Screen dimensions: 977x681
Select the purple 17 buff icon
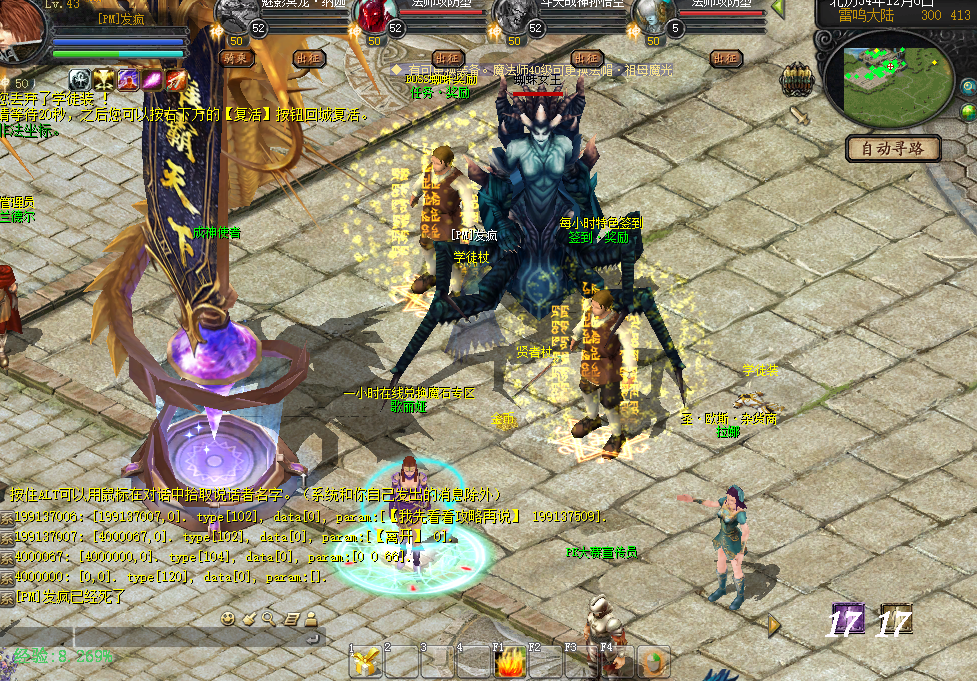tap(846, 620)
